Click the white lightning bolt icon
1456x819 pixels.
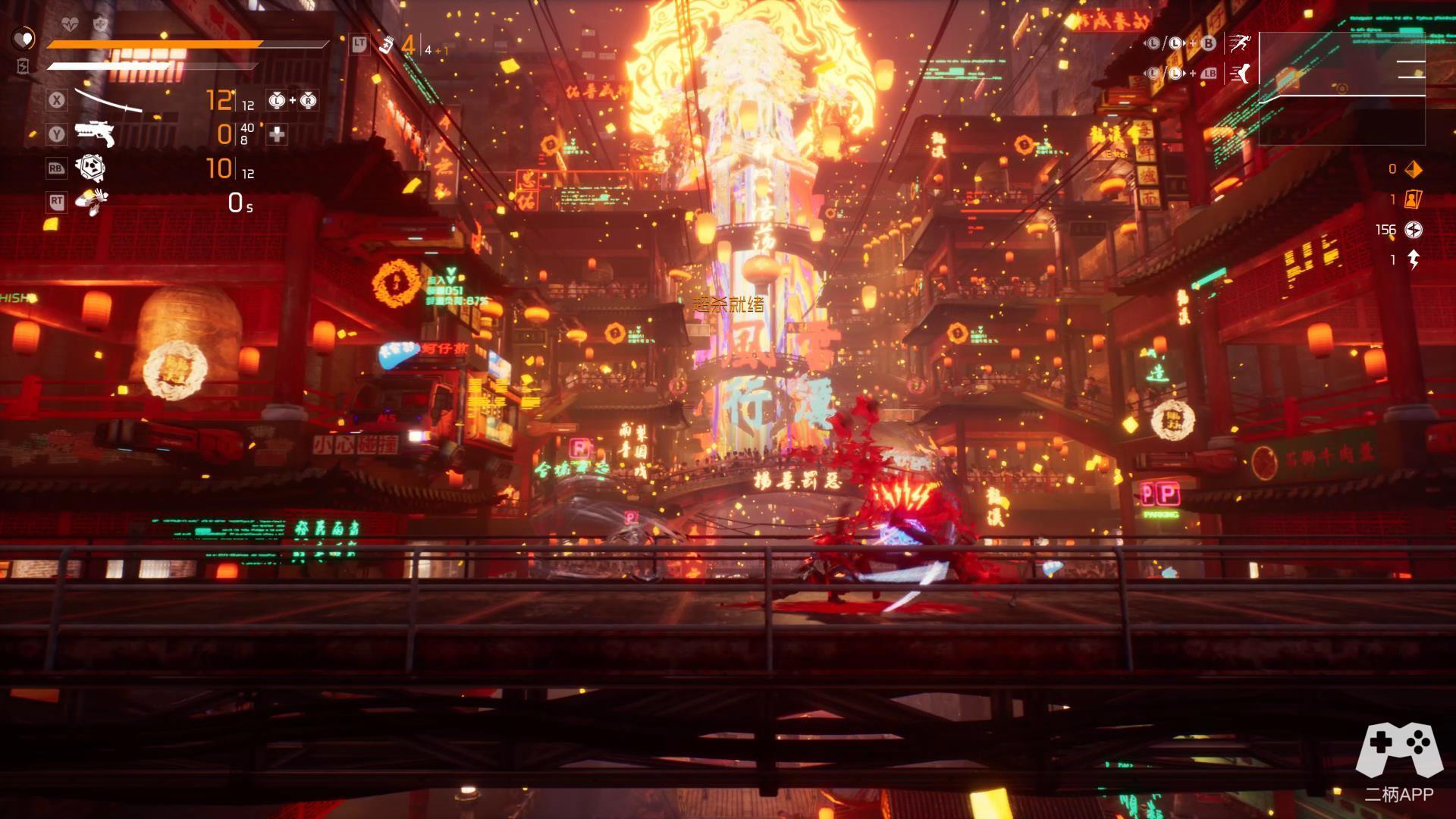1414,260
